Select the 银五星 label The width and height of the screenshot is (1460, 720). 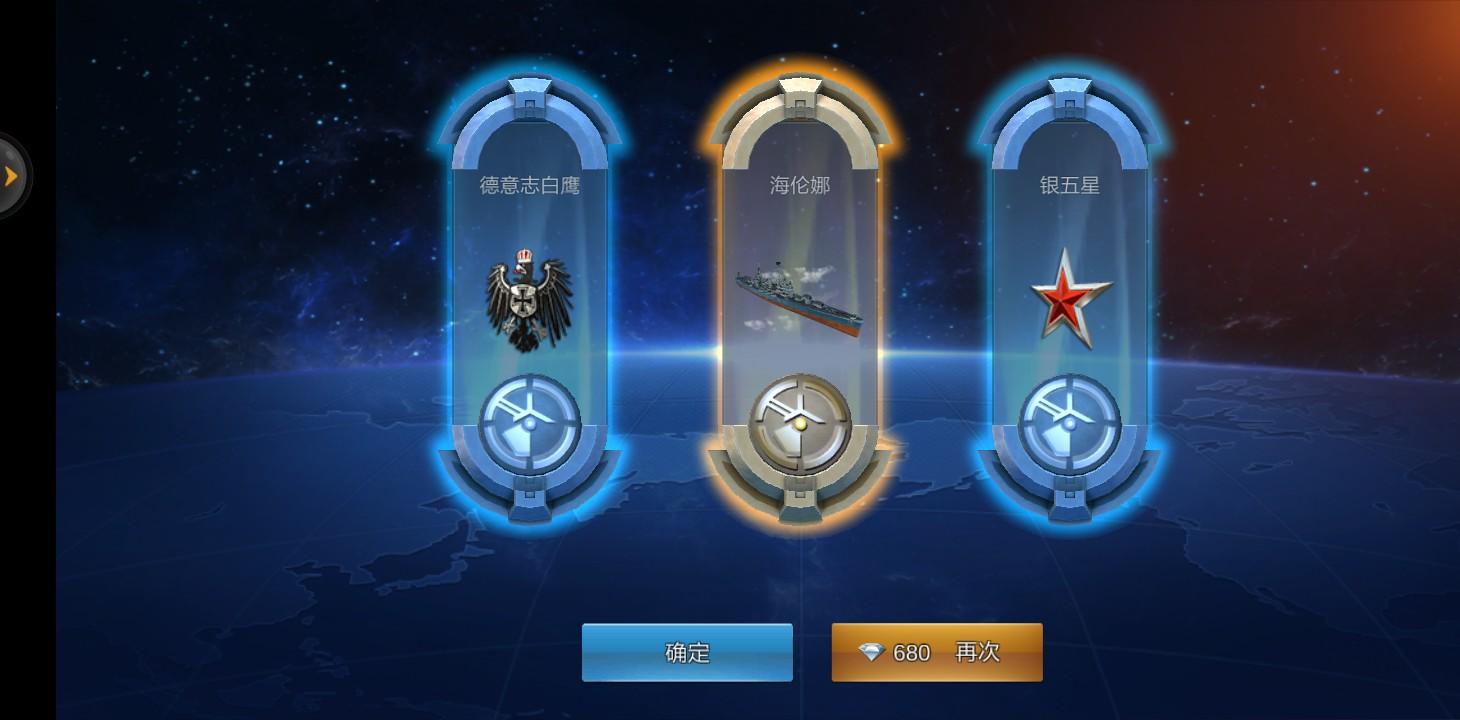tap(1068, 185)
